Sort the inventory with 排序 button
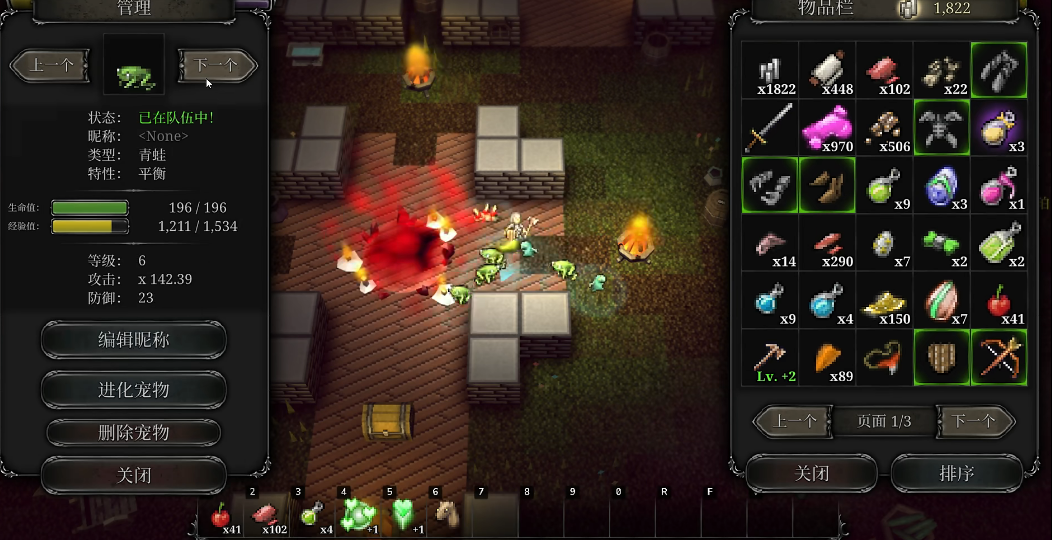 click(x=956, y=473)
